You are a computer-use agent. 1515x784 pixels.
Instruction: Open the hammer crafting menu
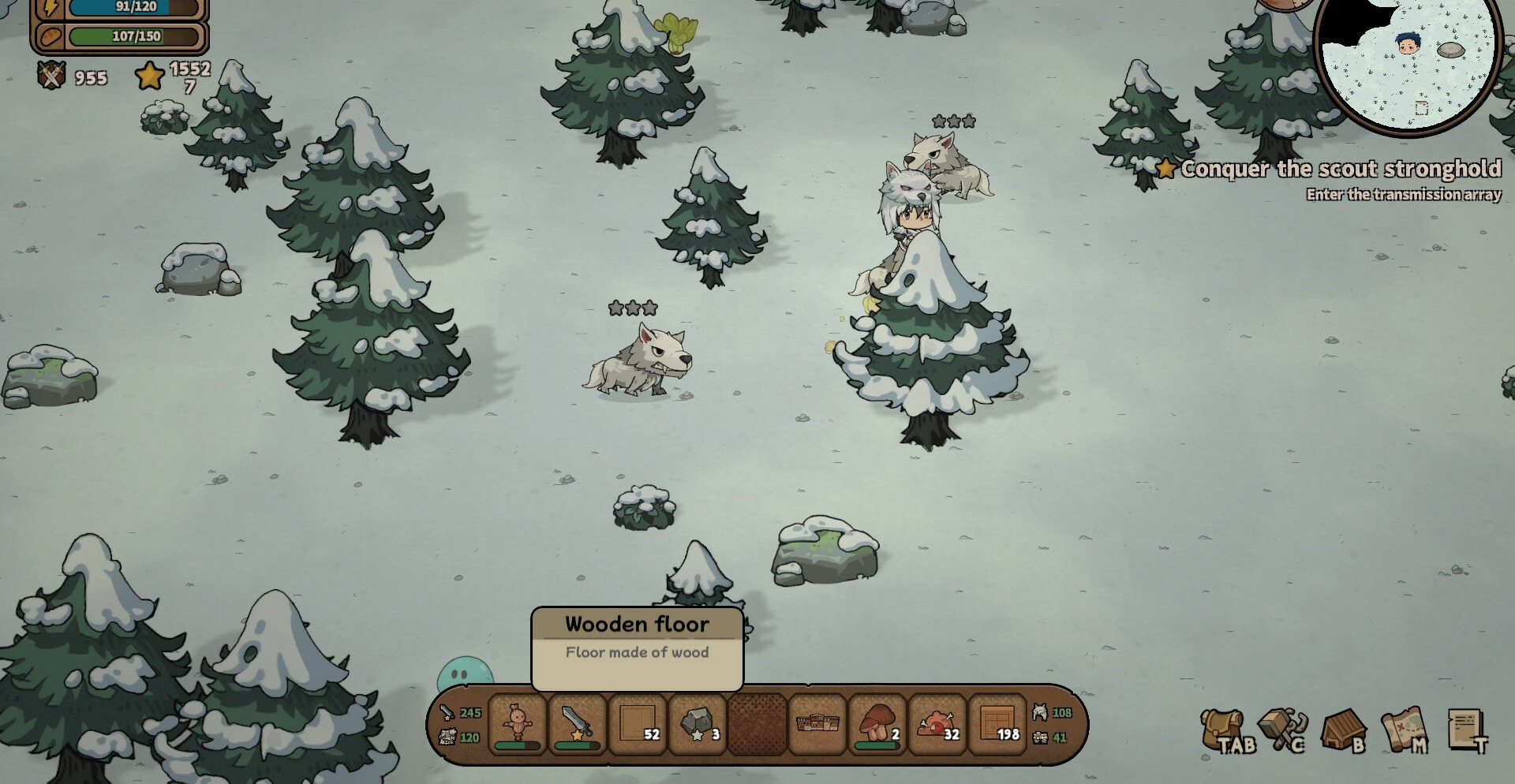pyautogui.click(x=1283, y=730)
